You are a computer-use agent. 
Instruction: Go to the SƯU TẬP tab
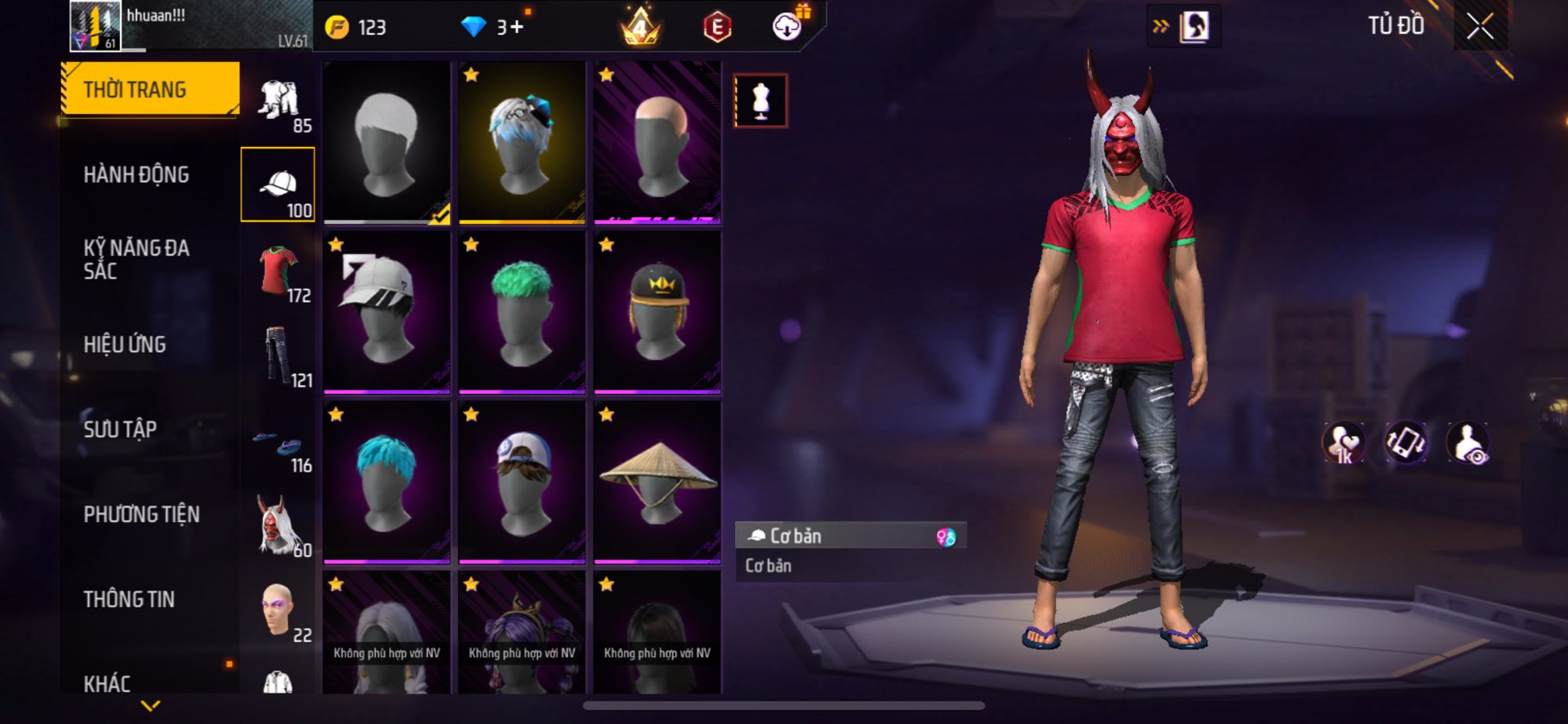(x=120, y=429)
